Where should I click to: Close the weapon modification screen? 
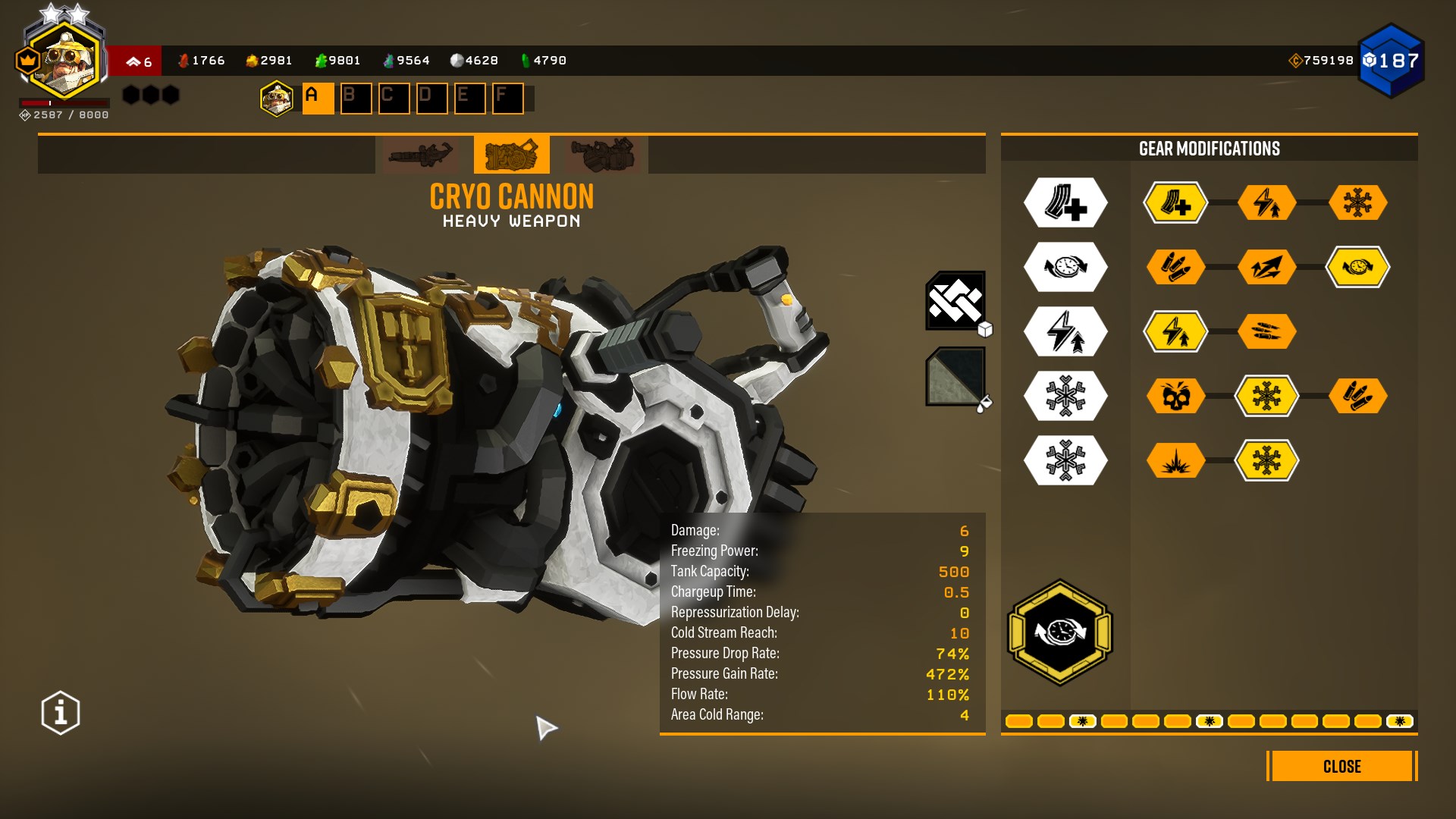coord(1341,766)
